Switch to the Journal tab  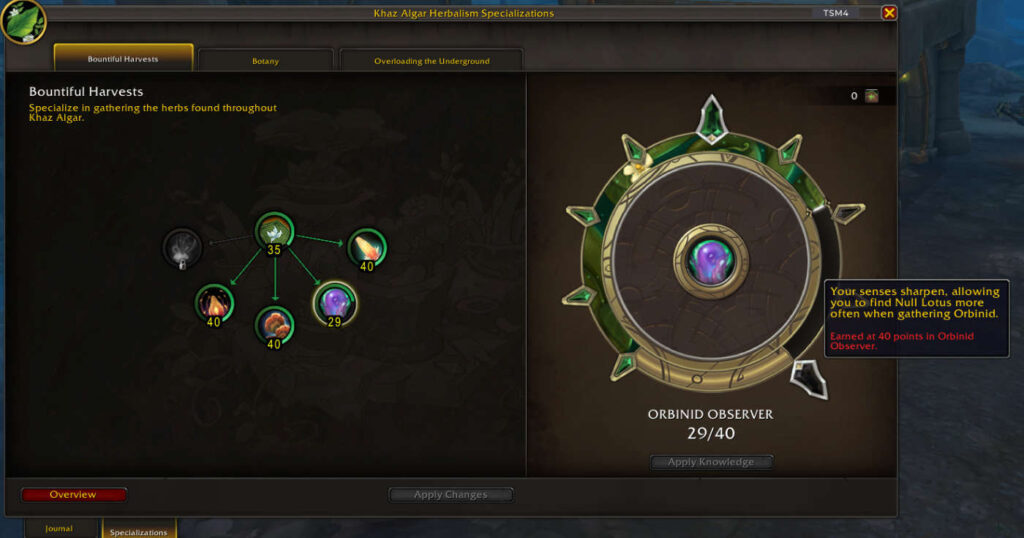point(59,528)
